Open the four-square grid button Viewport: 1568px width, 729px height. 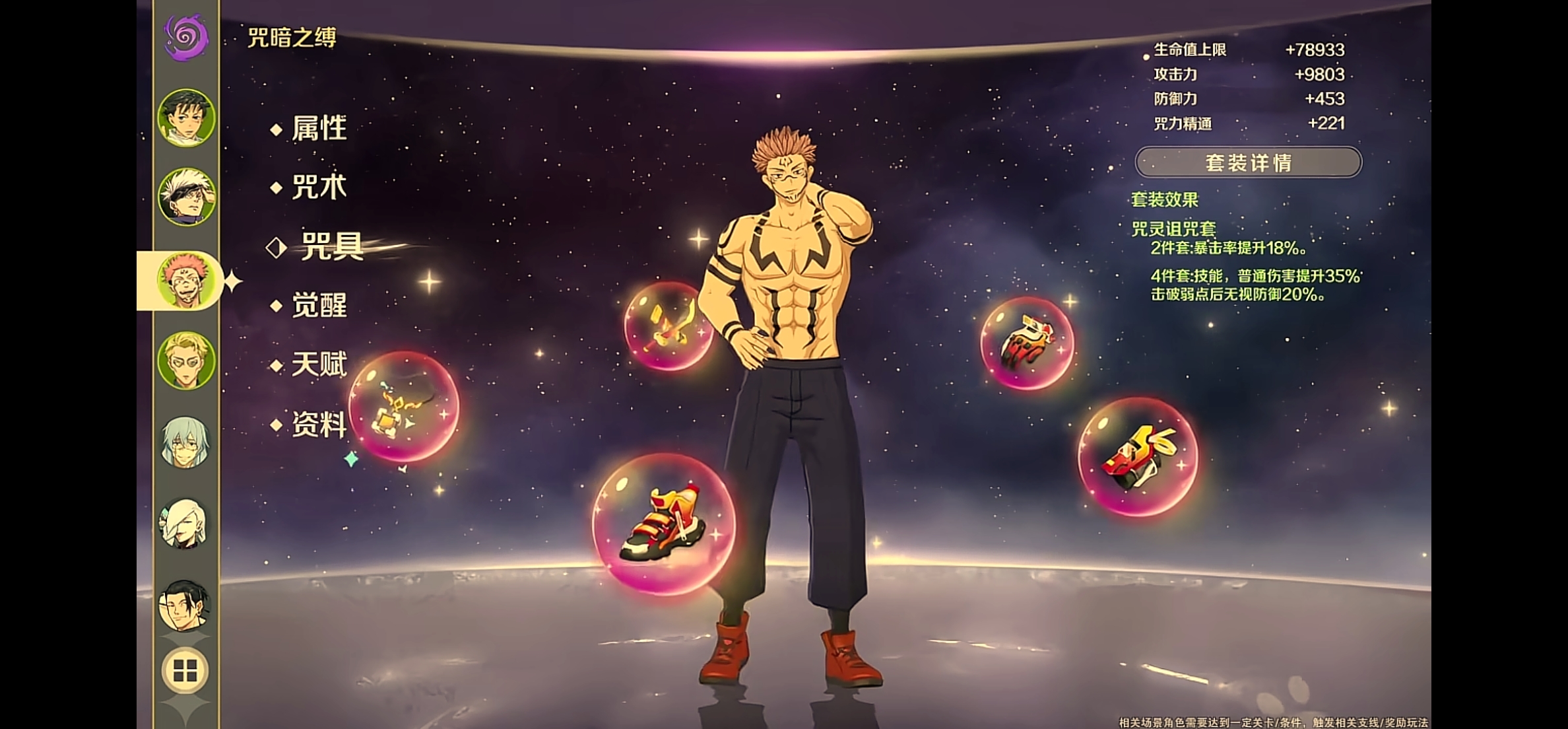tap(185, 671)
